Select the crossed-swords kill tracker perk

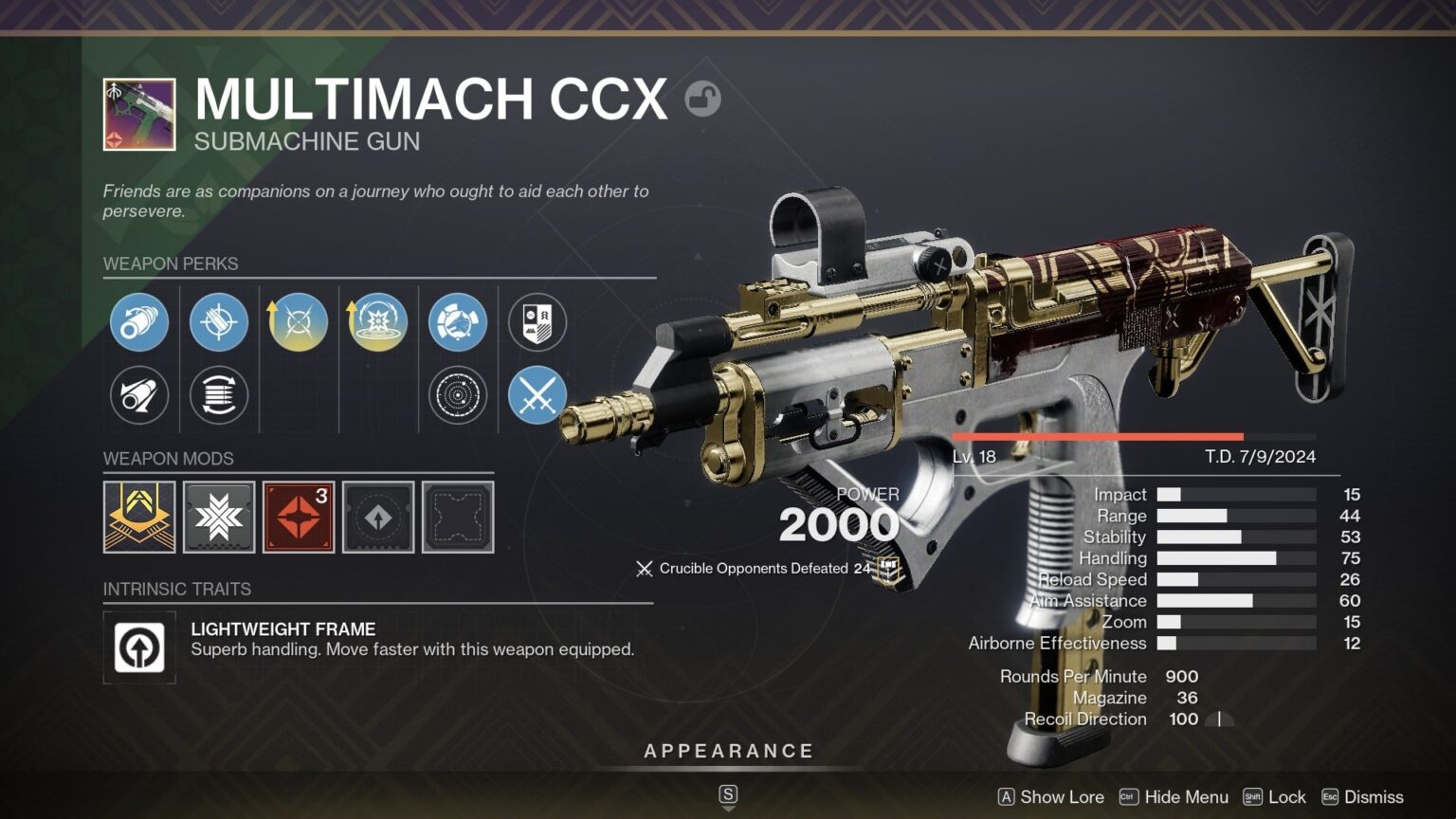pos(537,396)
